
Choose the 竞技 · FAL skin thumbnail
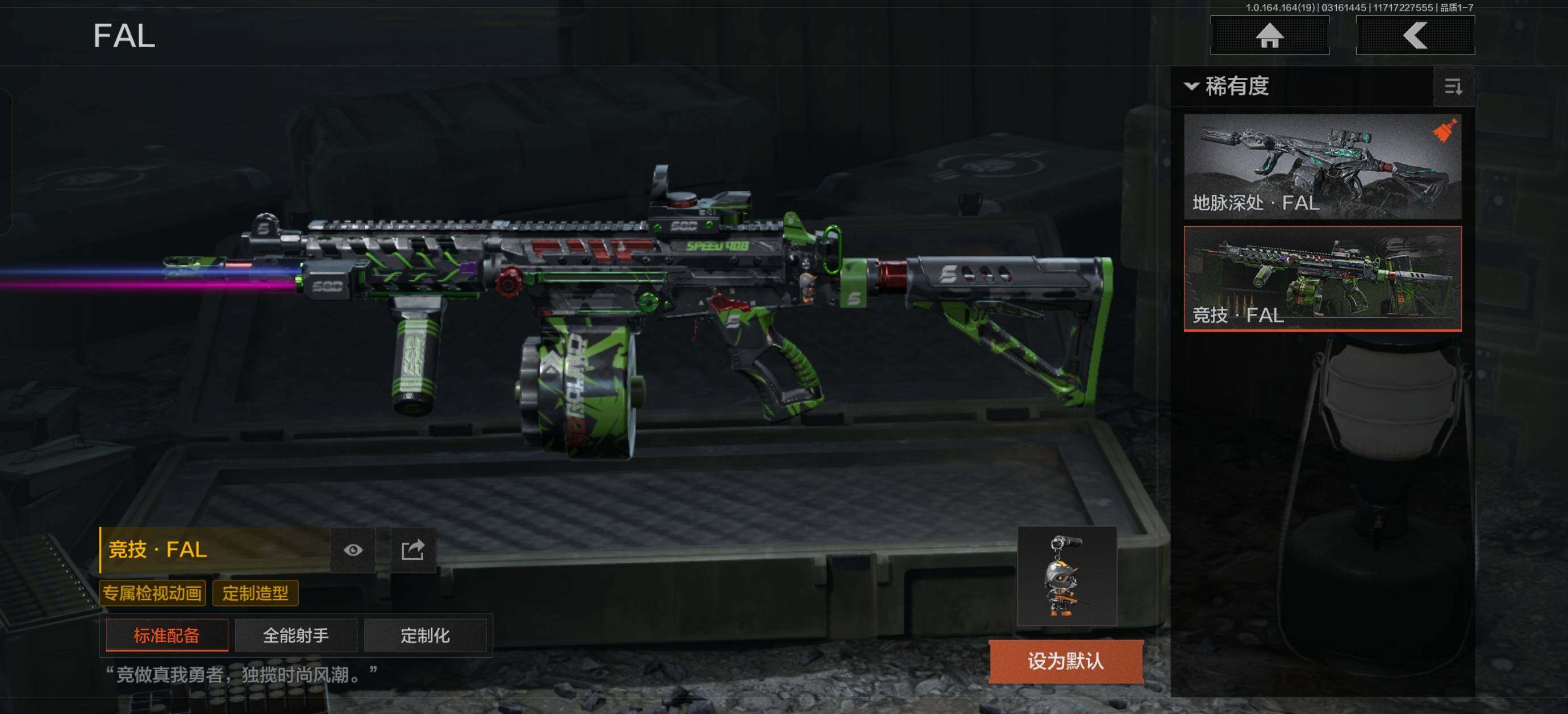[1322, 279]
